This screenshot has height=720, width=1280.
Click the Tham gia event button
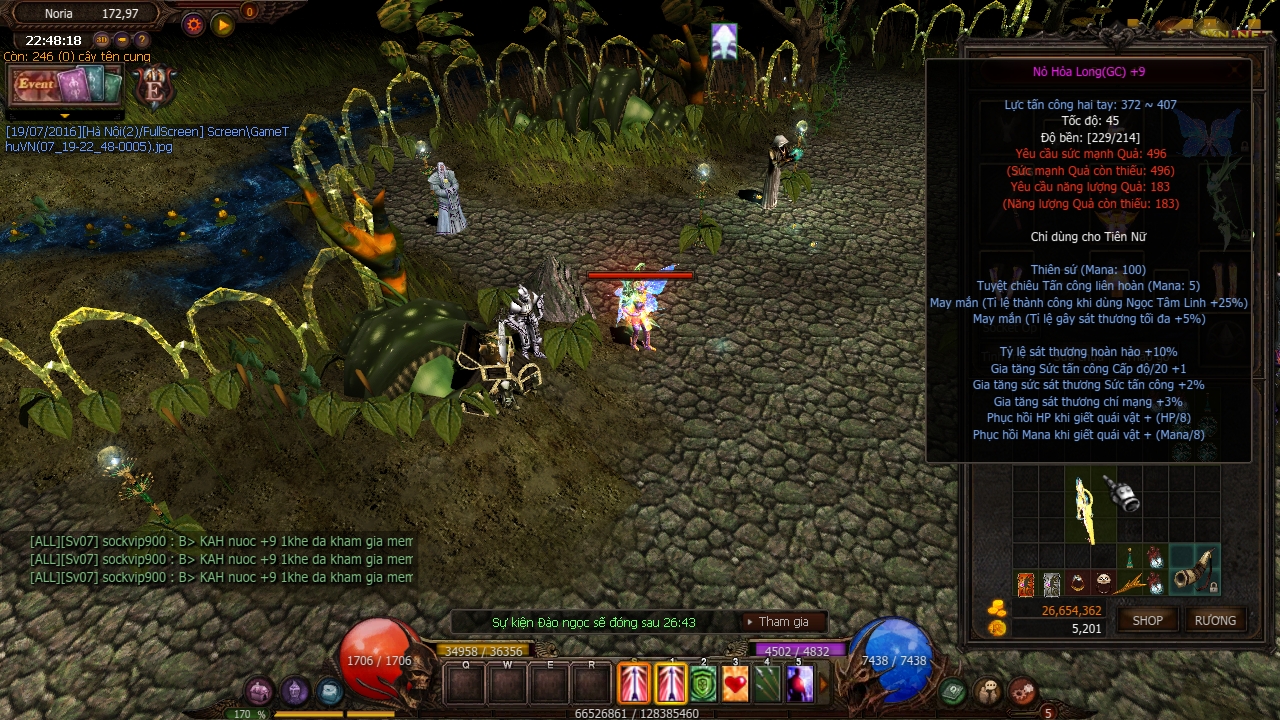[783, 622]
